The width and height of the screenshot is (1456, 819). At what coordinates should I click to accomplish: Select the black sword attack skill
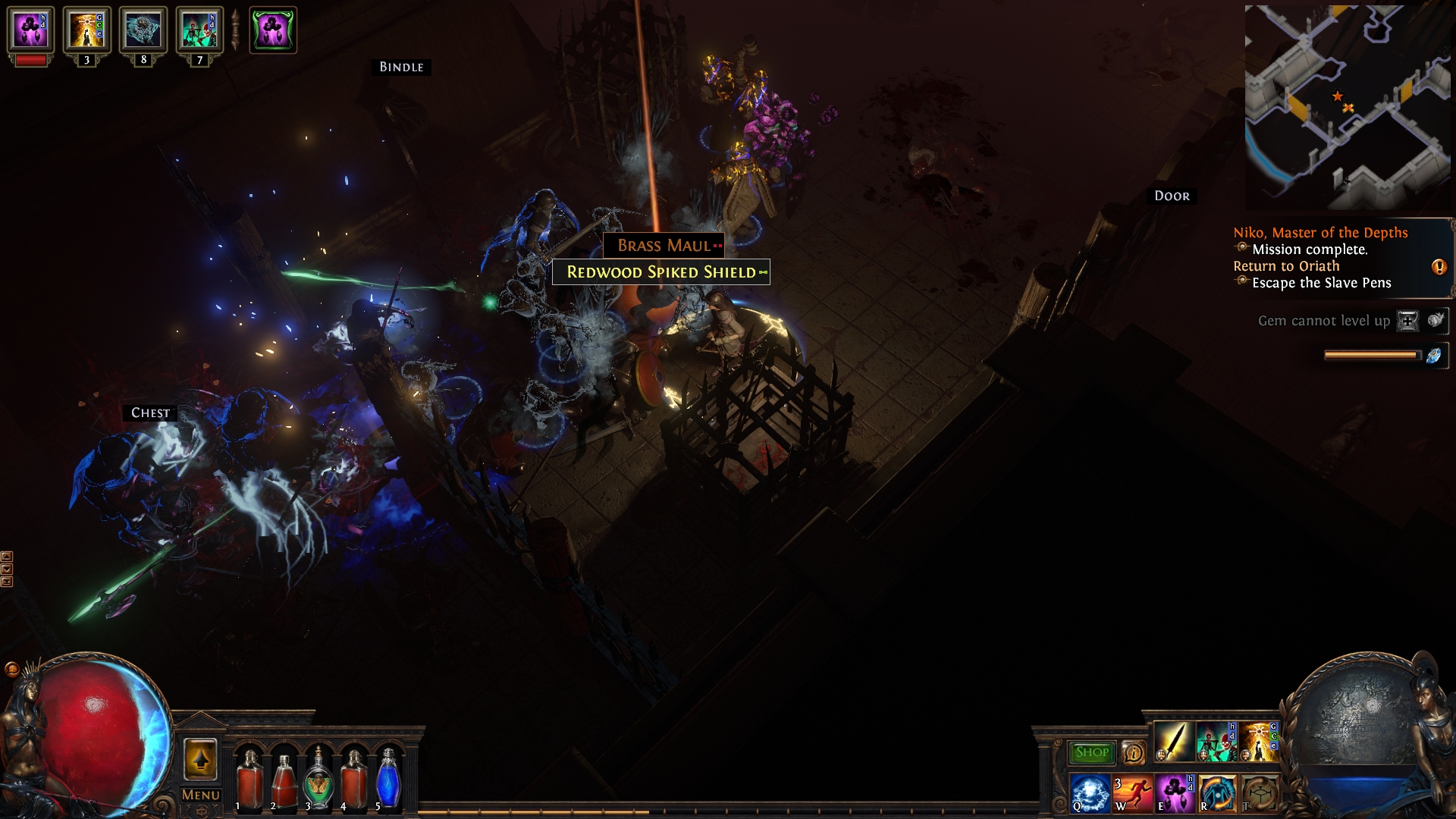point(1173,742)
